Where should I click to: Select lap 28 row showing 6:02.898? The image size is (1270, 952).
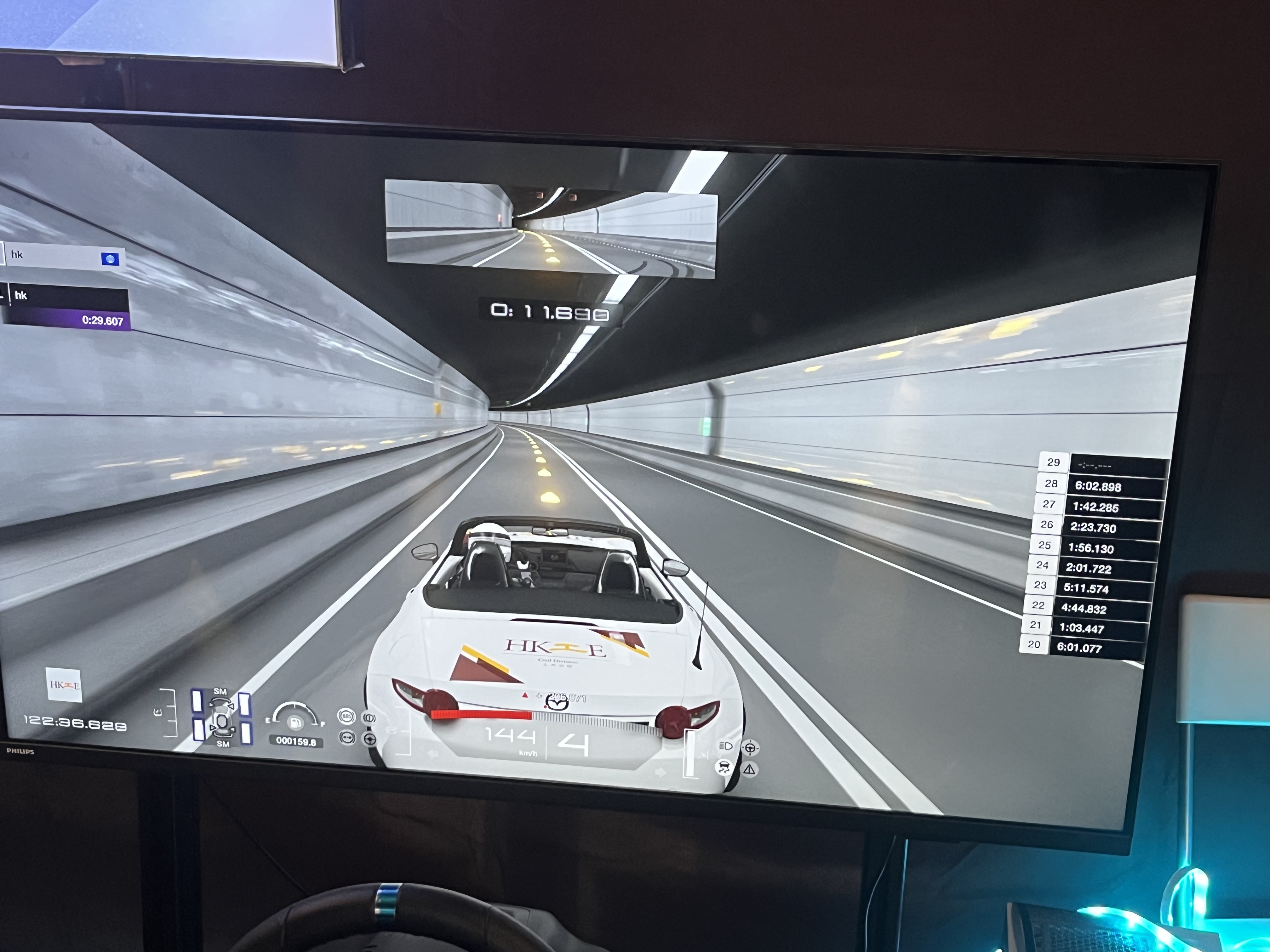(x=1097, y=486)
